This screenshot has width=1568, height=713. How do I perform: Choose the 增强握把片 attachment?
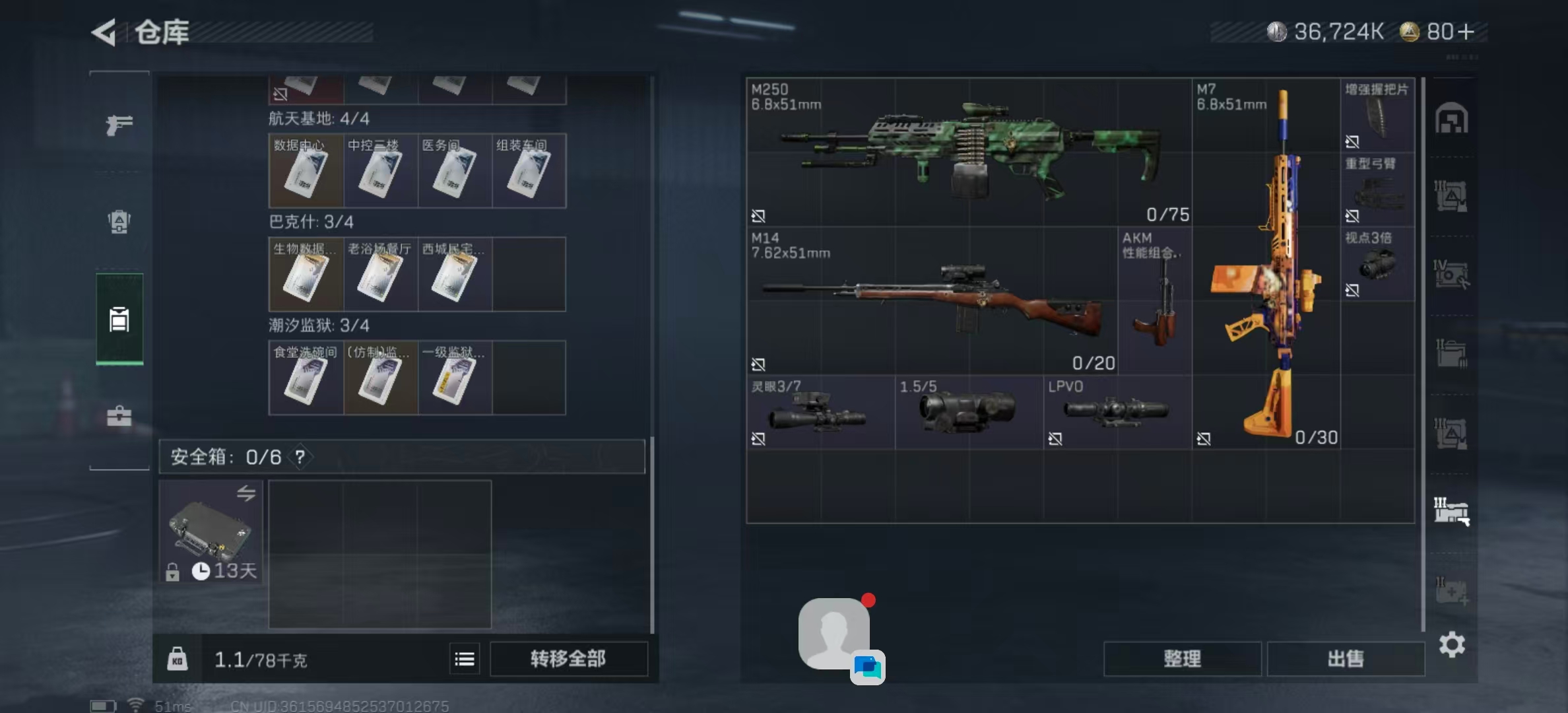[x=1377, y=116]
